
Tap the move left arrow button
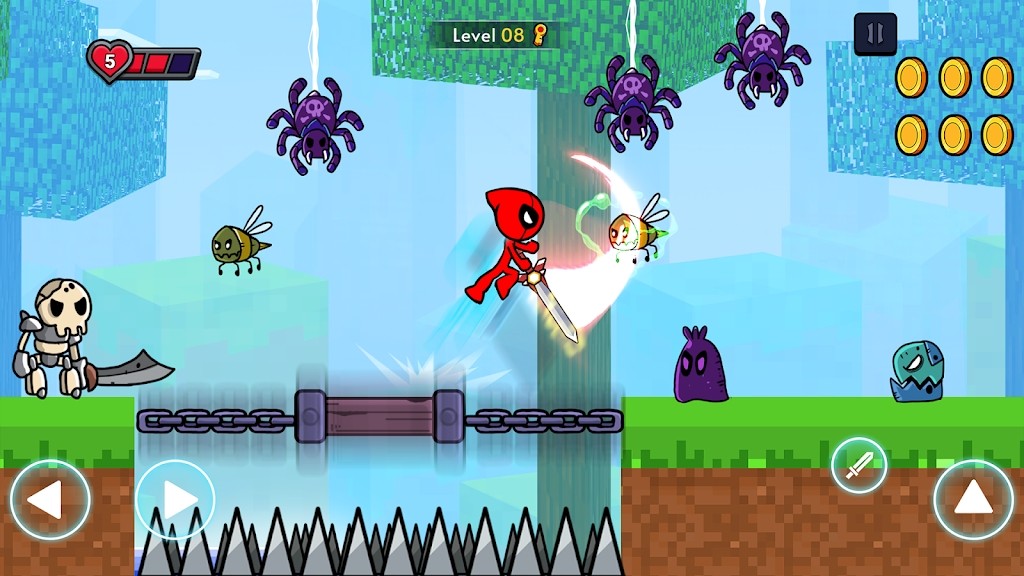tap(50, 499)
